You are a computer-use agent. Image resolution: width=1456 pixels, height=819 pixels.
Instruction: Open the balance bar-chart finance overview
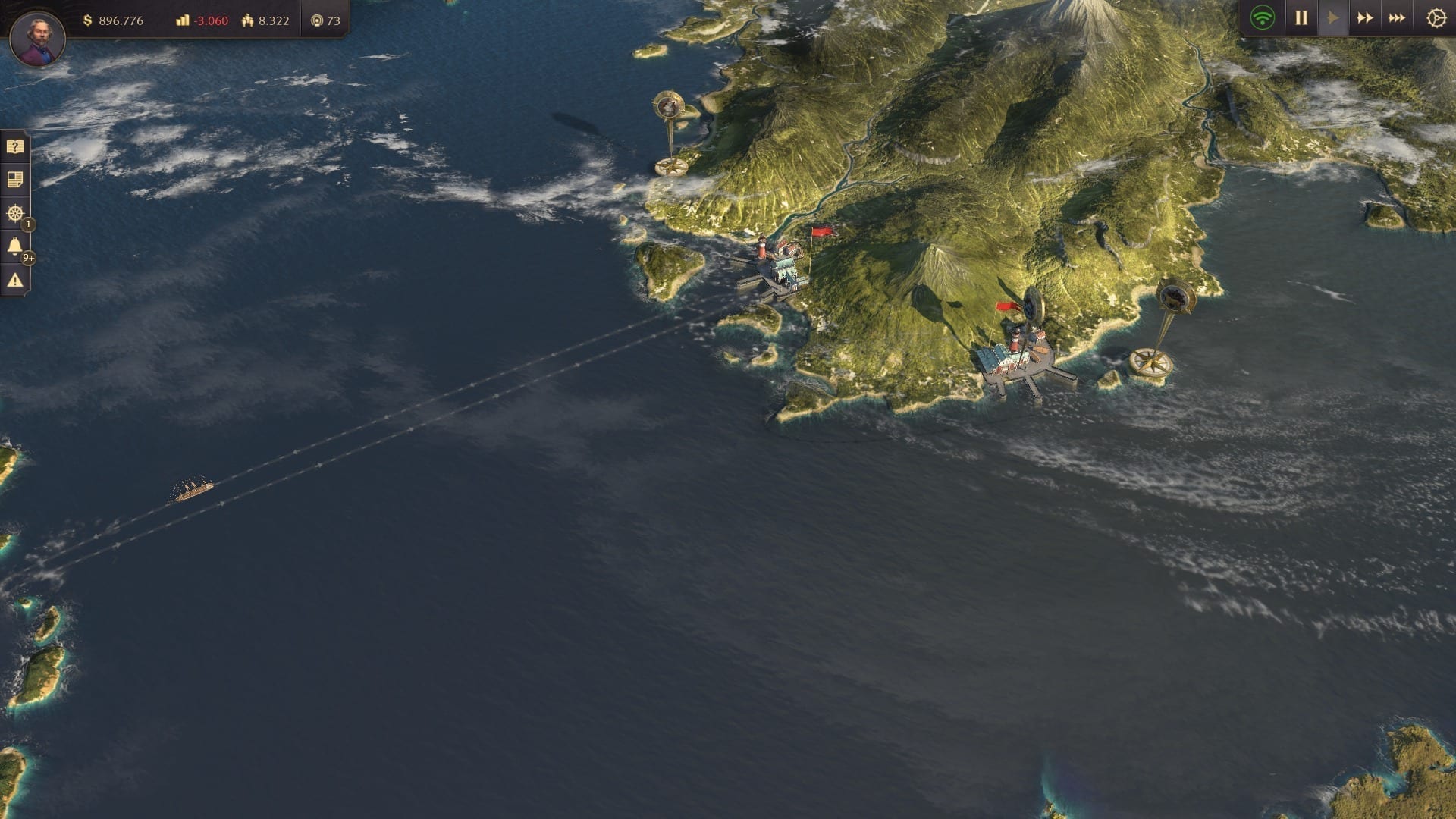pos(202,20)
